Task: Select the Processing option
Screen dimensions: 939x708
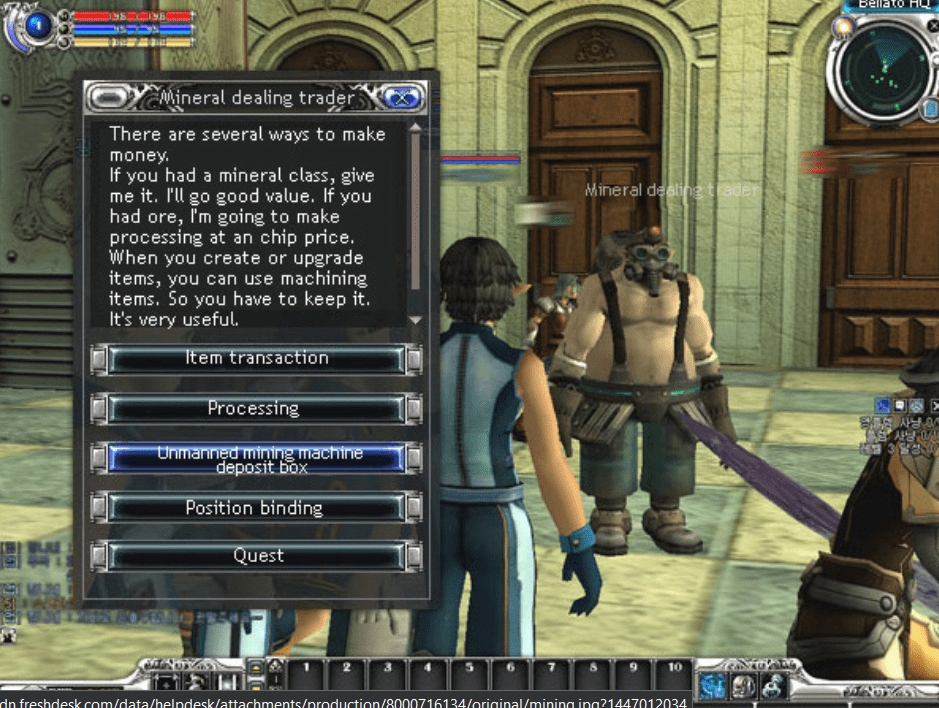Action: [256, 408]
